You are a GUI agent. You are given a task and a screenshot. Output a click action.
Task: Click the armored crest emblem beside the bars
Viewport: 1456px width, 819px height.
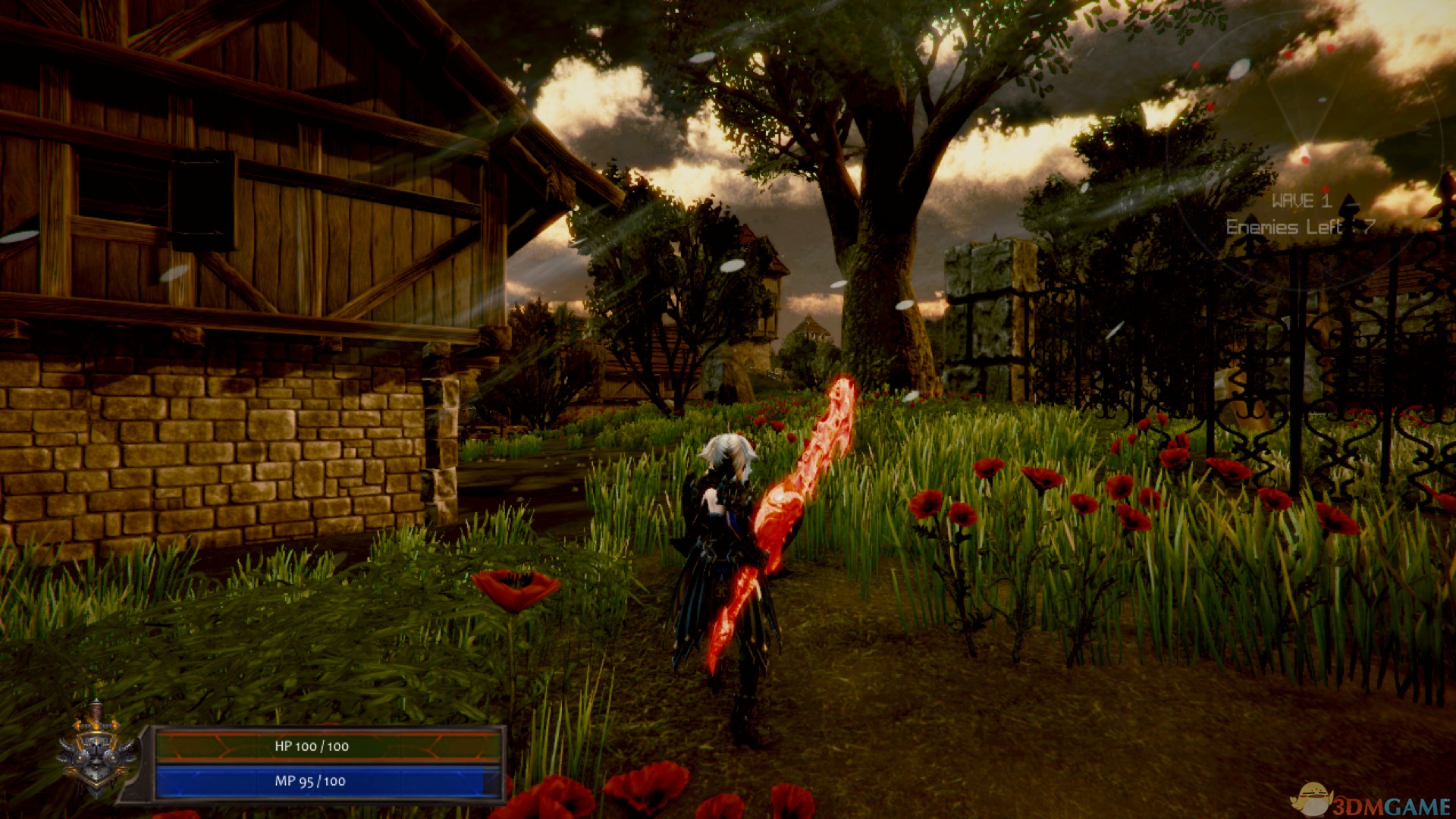pos(96,749)
